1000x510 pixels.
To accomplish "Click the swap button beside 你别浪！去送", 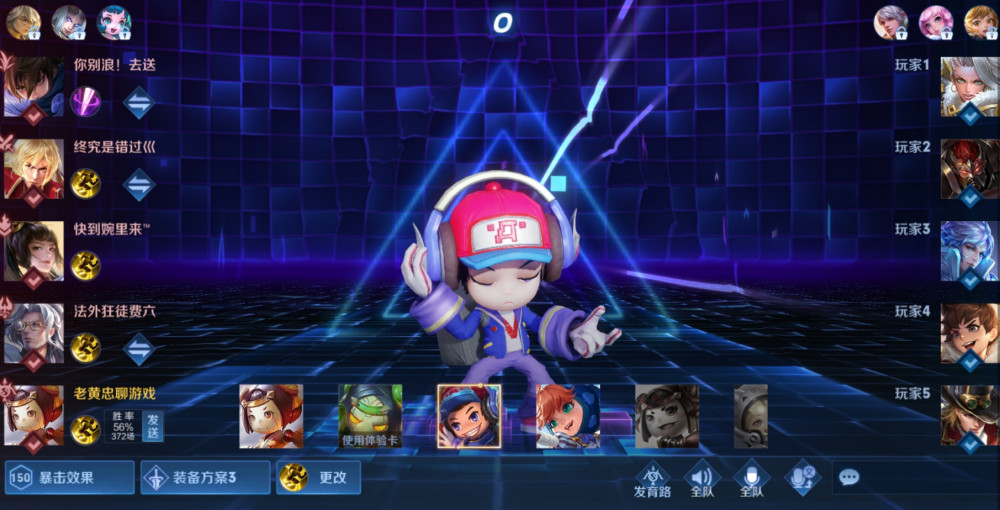I will pyautogui.click(x=138, y=101).
